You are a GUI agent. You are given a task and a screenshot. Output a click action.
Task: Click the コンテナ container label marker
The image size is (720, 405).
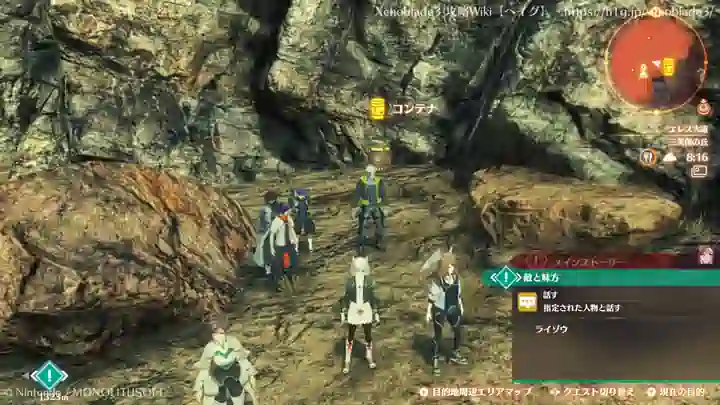click(378, 108)
